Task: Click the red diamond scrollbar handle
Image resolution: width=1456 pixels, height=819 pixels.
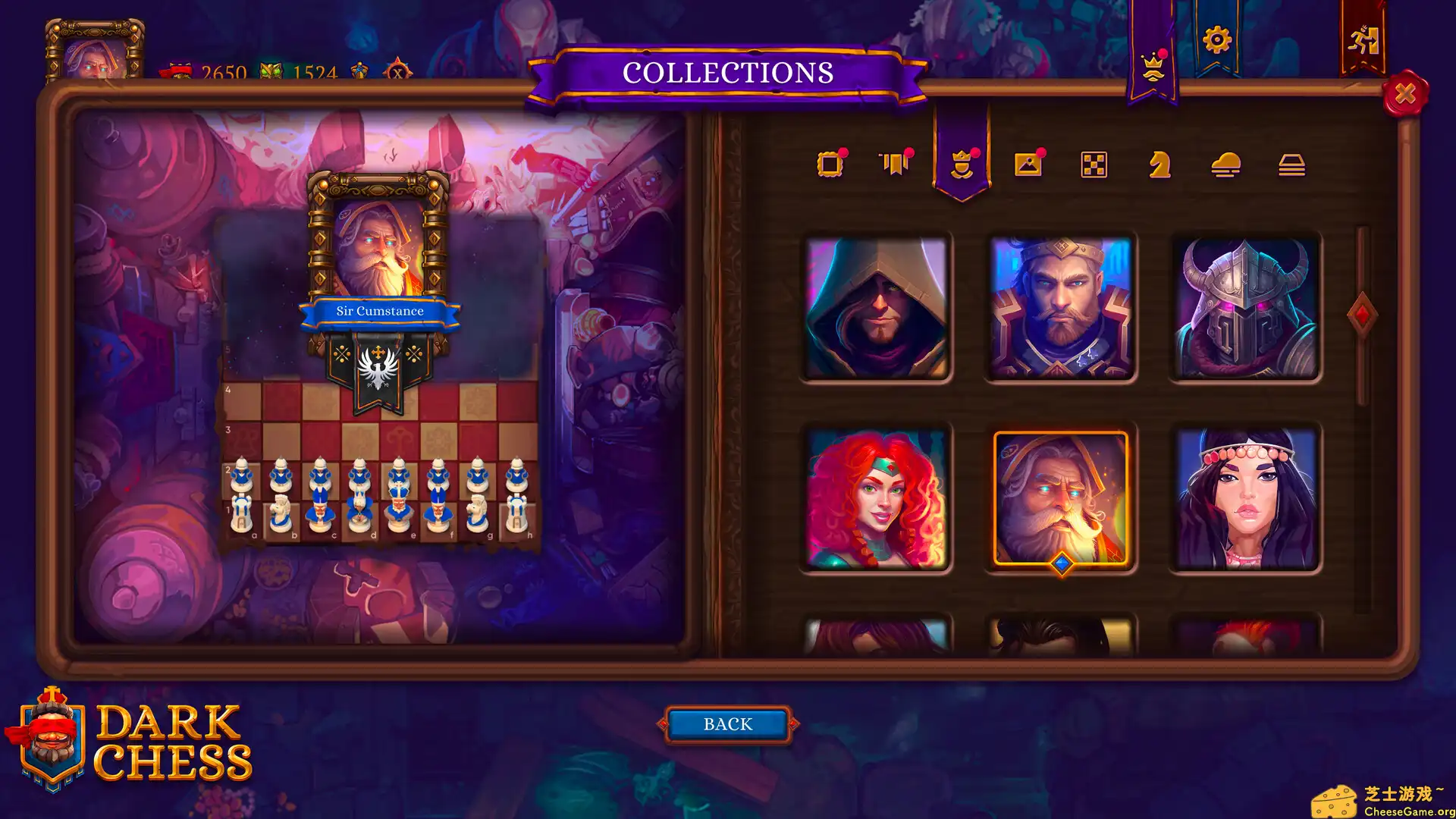Action: [x=1362, y=315]
